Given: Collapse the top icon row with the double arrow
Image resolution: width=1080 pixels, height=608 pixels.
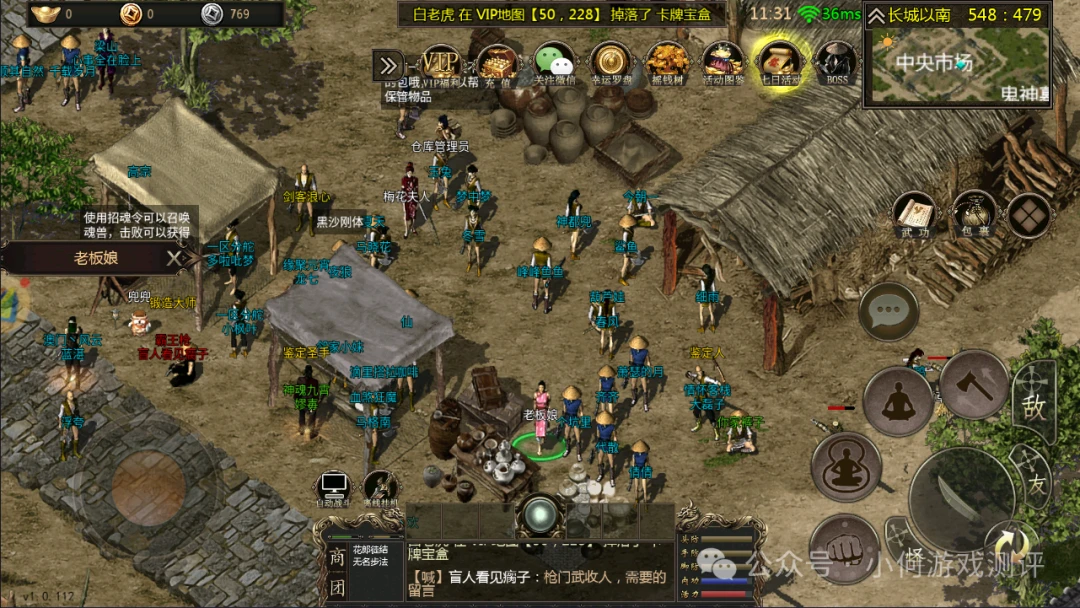Looking at the screenshot, I should coord(388,66).
